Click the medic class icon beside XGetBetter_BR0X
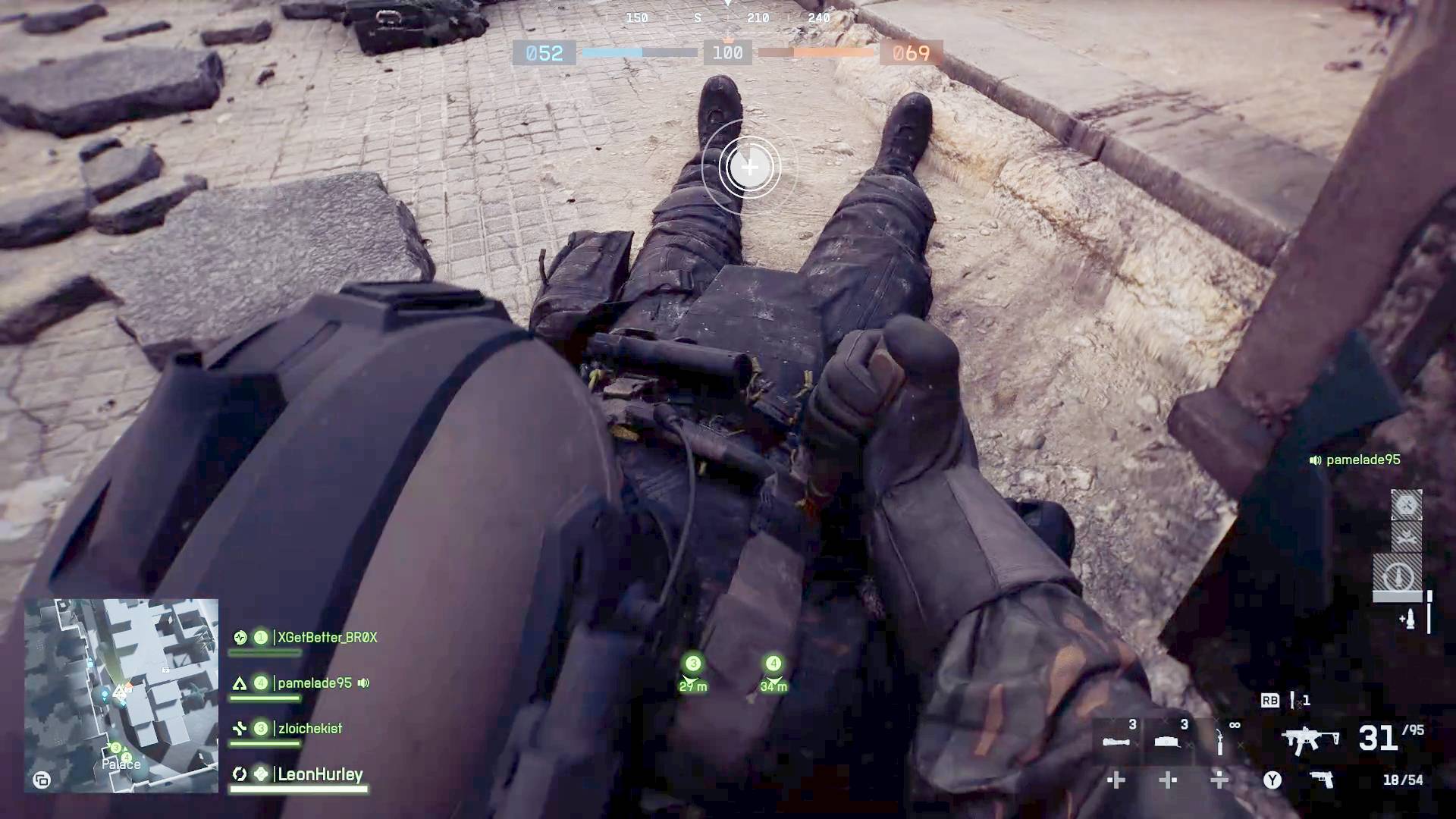 coord(241,638)
